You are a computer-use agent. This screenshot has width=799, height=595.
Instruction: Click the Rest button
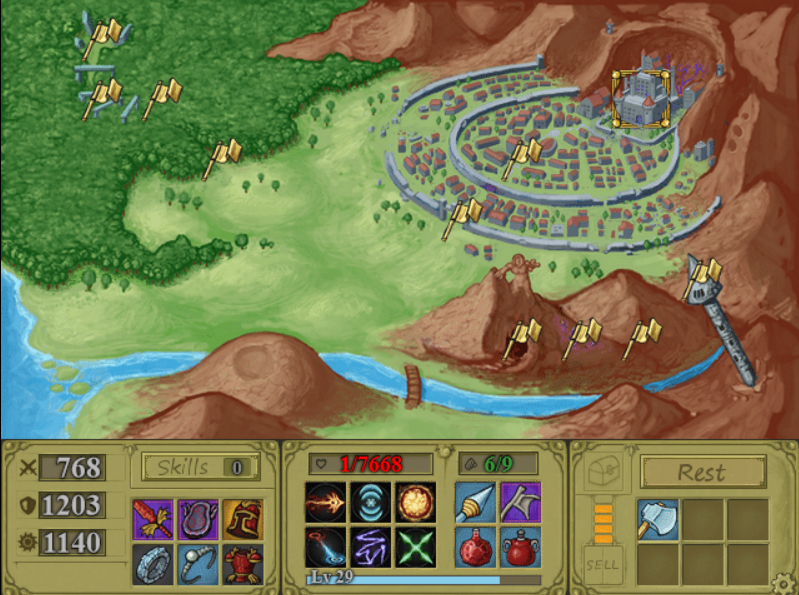702,472
